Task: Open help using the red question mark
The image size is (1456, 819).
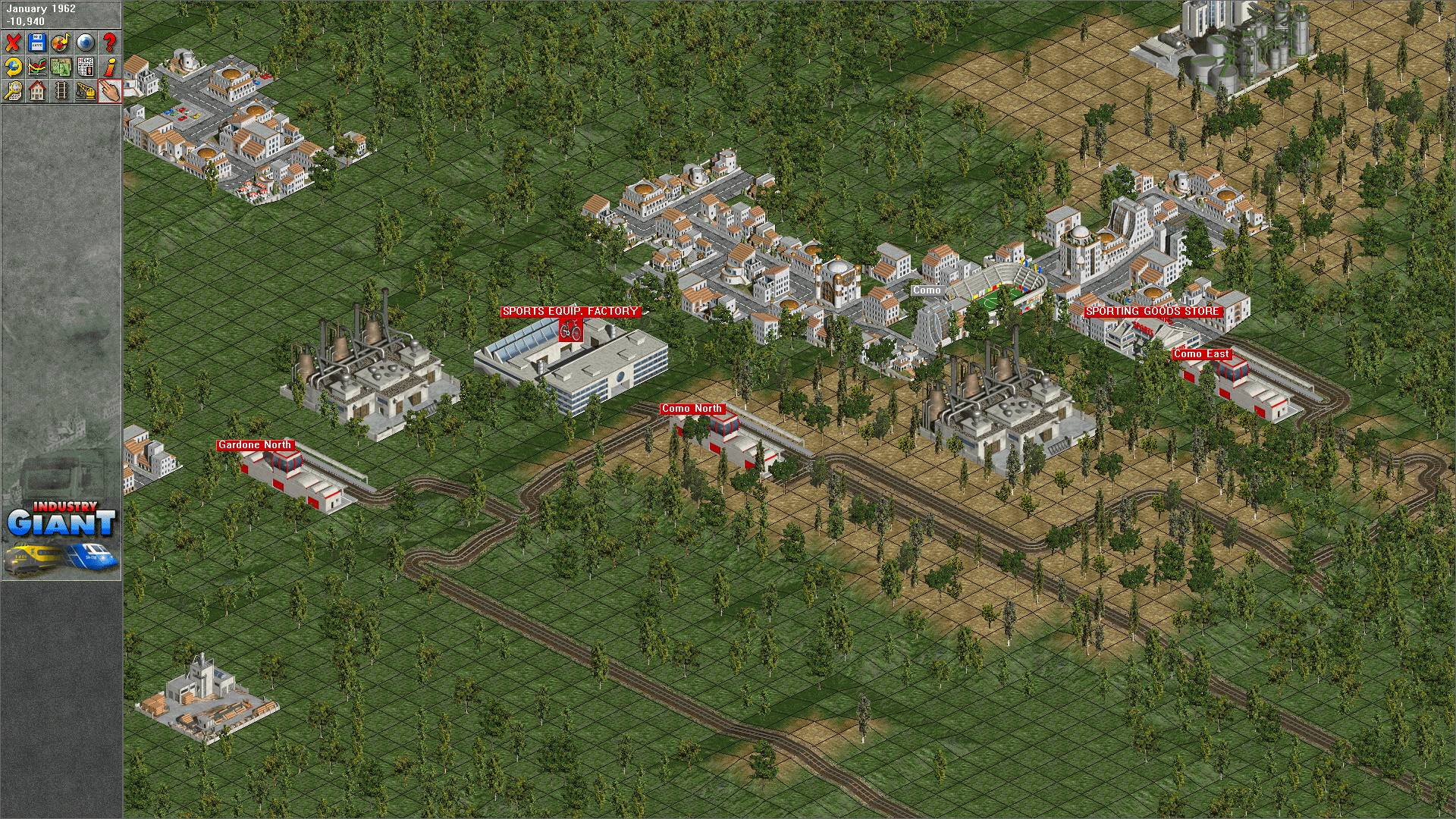Action: 109,42
